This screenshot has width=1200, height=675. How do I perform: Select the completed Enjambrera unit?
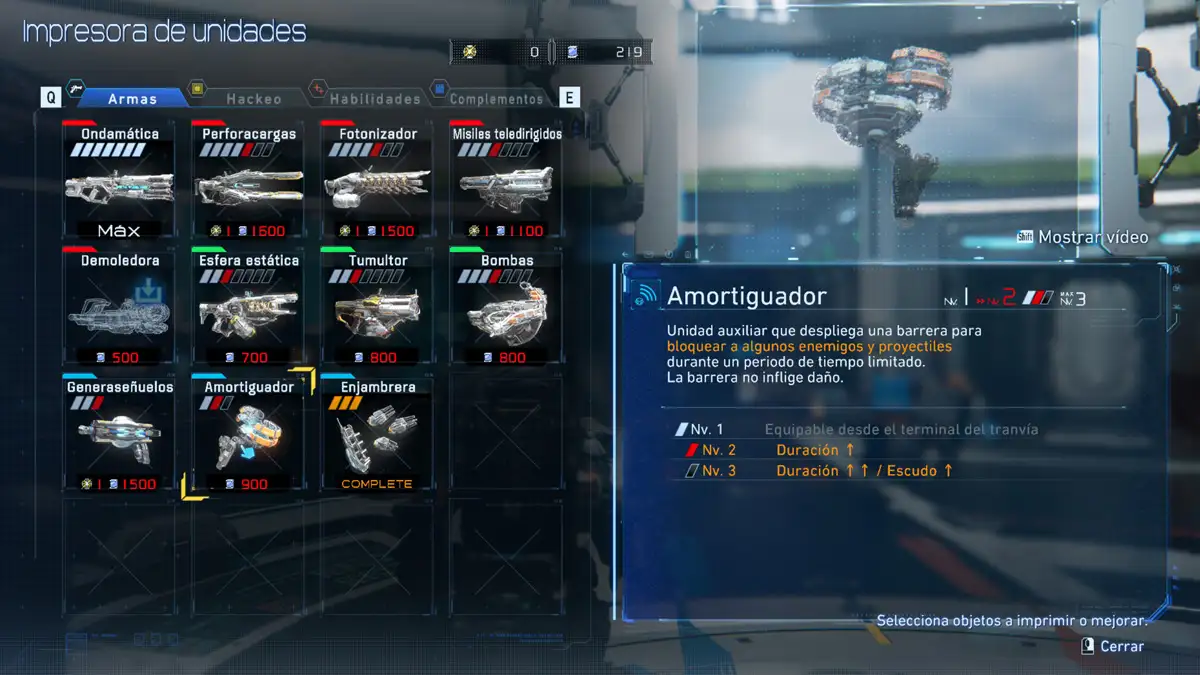tap(377, 434)
